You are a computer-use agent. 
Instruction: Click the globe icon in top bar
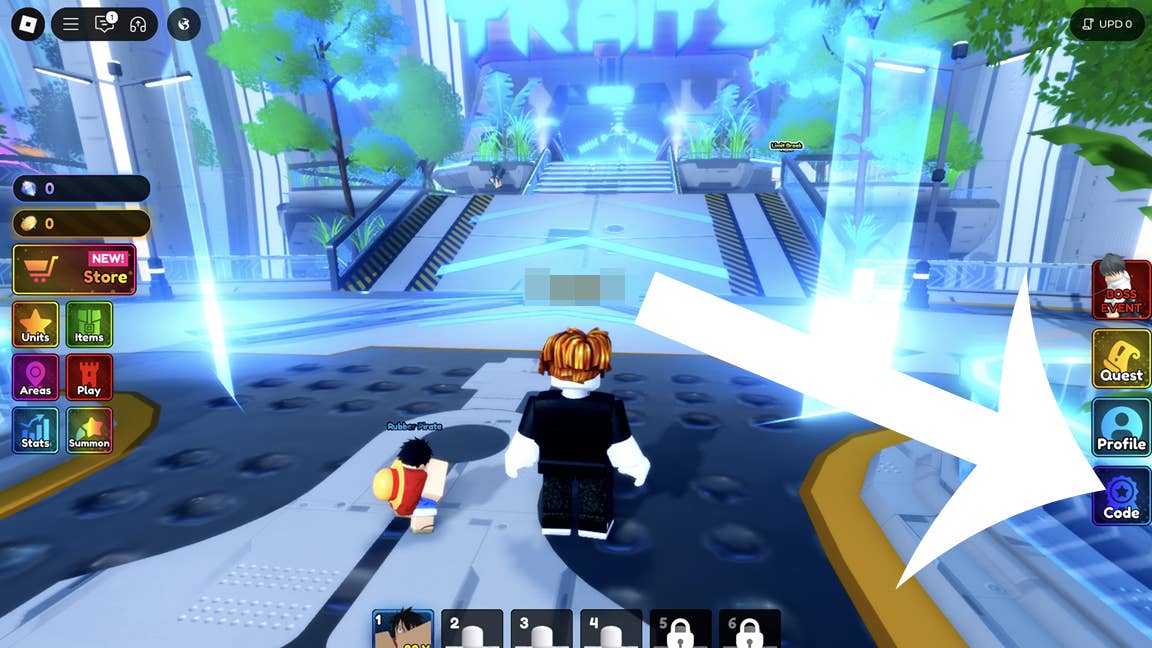pos(184,24)
